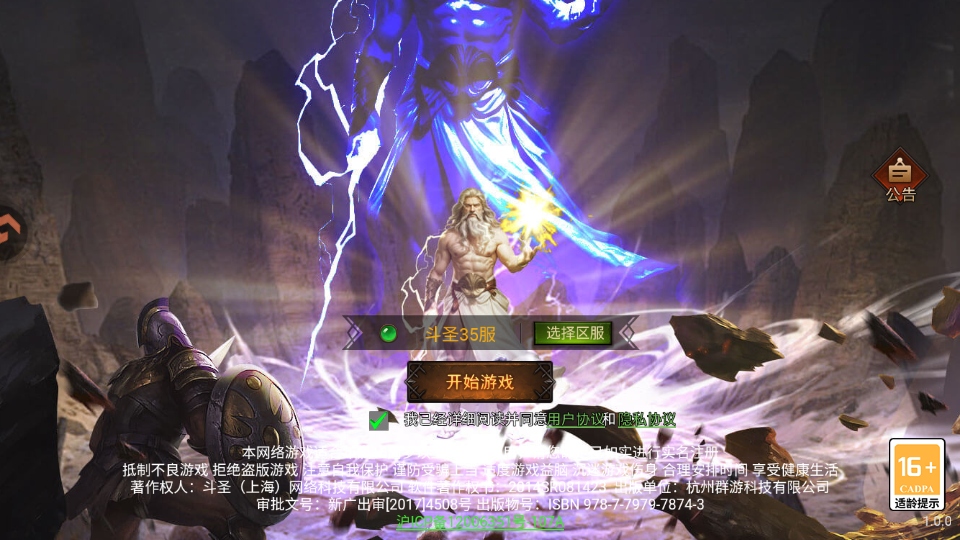Click the orange icon on left edge
The width and height of the screenshot is (960, 540).
[x=8, y=232]
